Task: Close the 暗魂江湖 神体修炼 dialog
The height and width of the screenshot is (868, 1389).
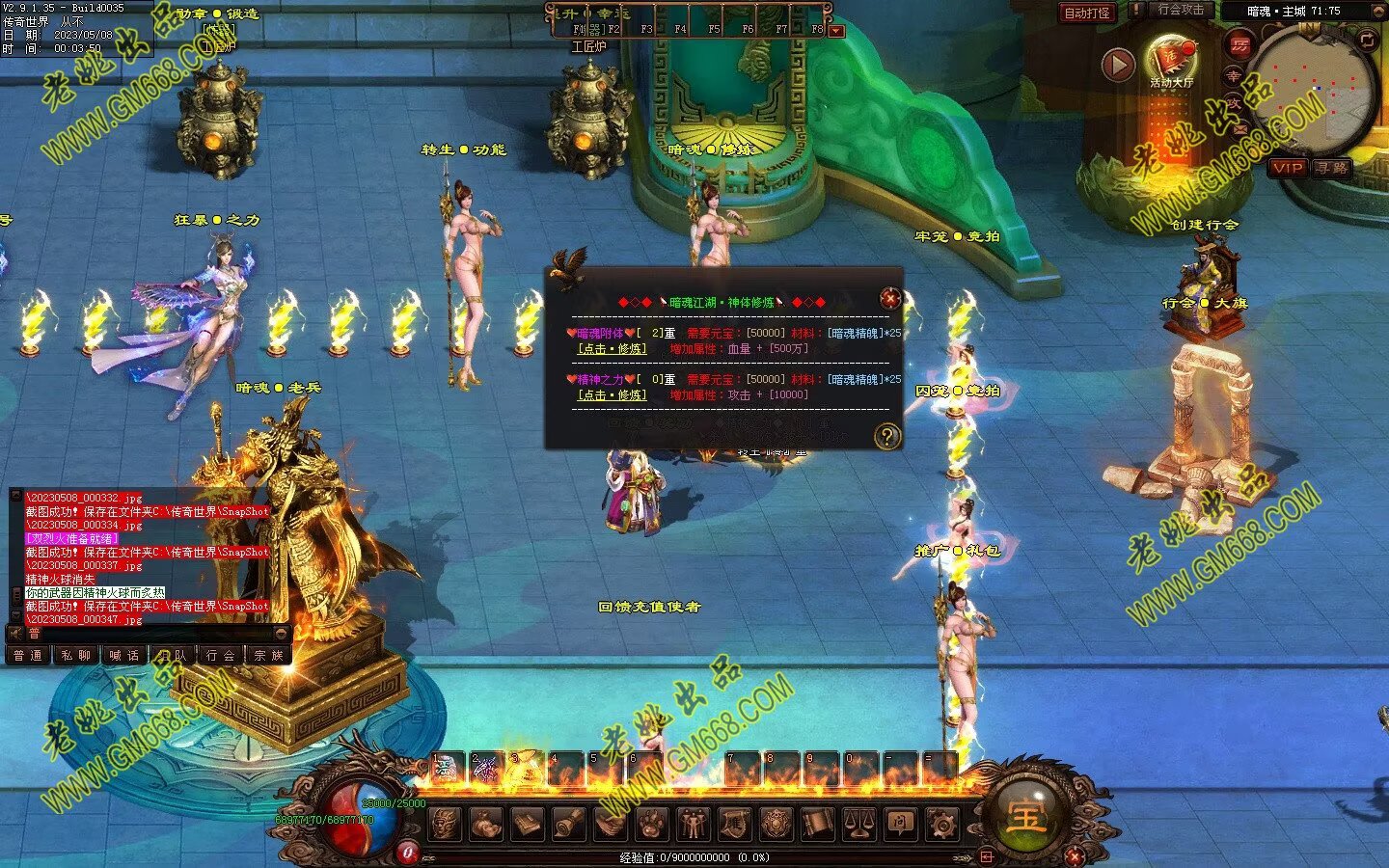Action: coord(890,298)
